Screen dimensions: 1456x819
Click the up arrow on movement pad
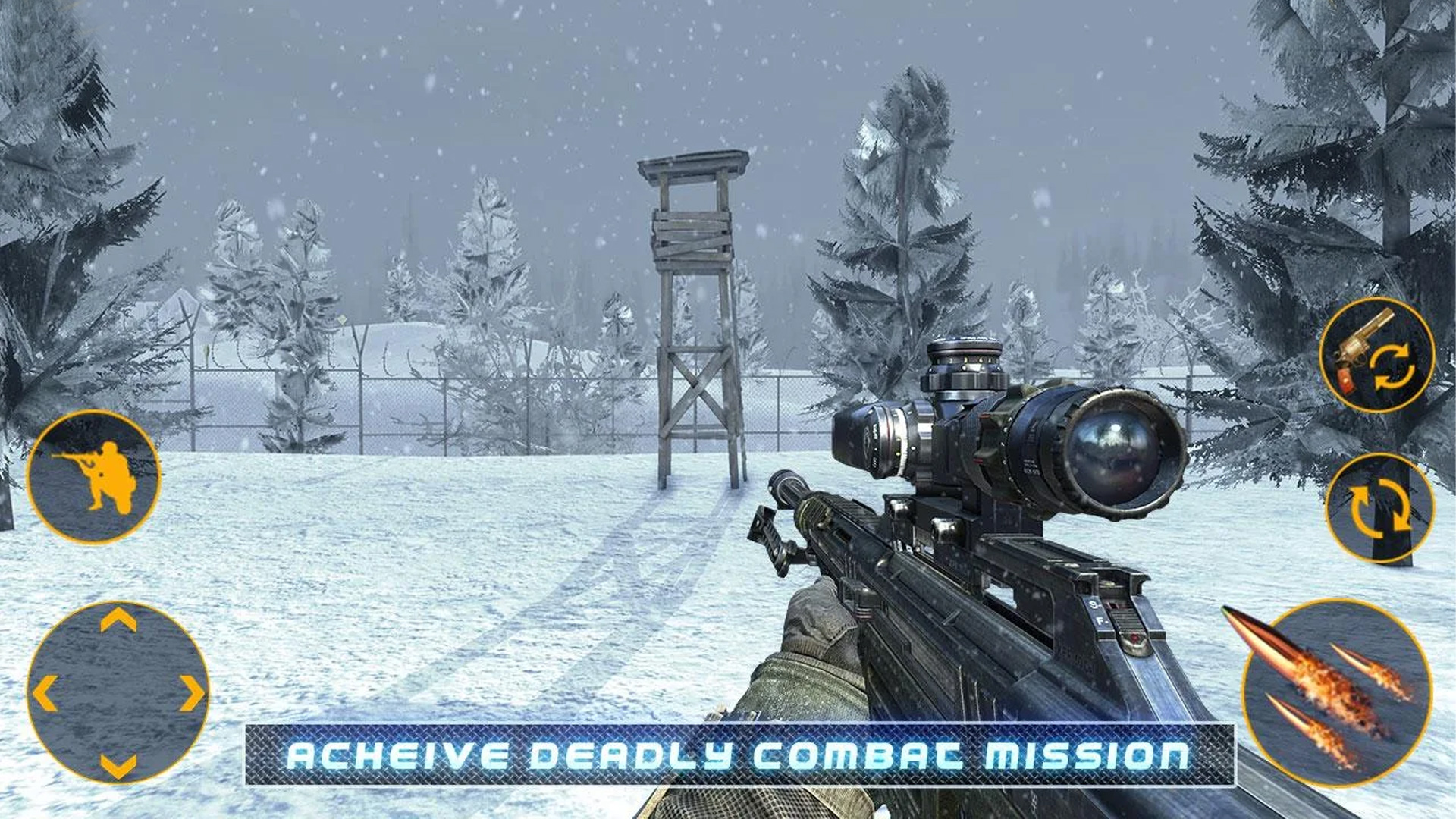(118, 620)
